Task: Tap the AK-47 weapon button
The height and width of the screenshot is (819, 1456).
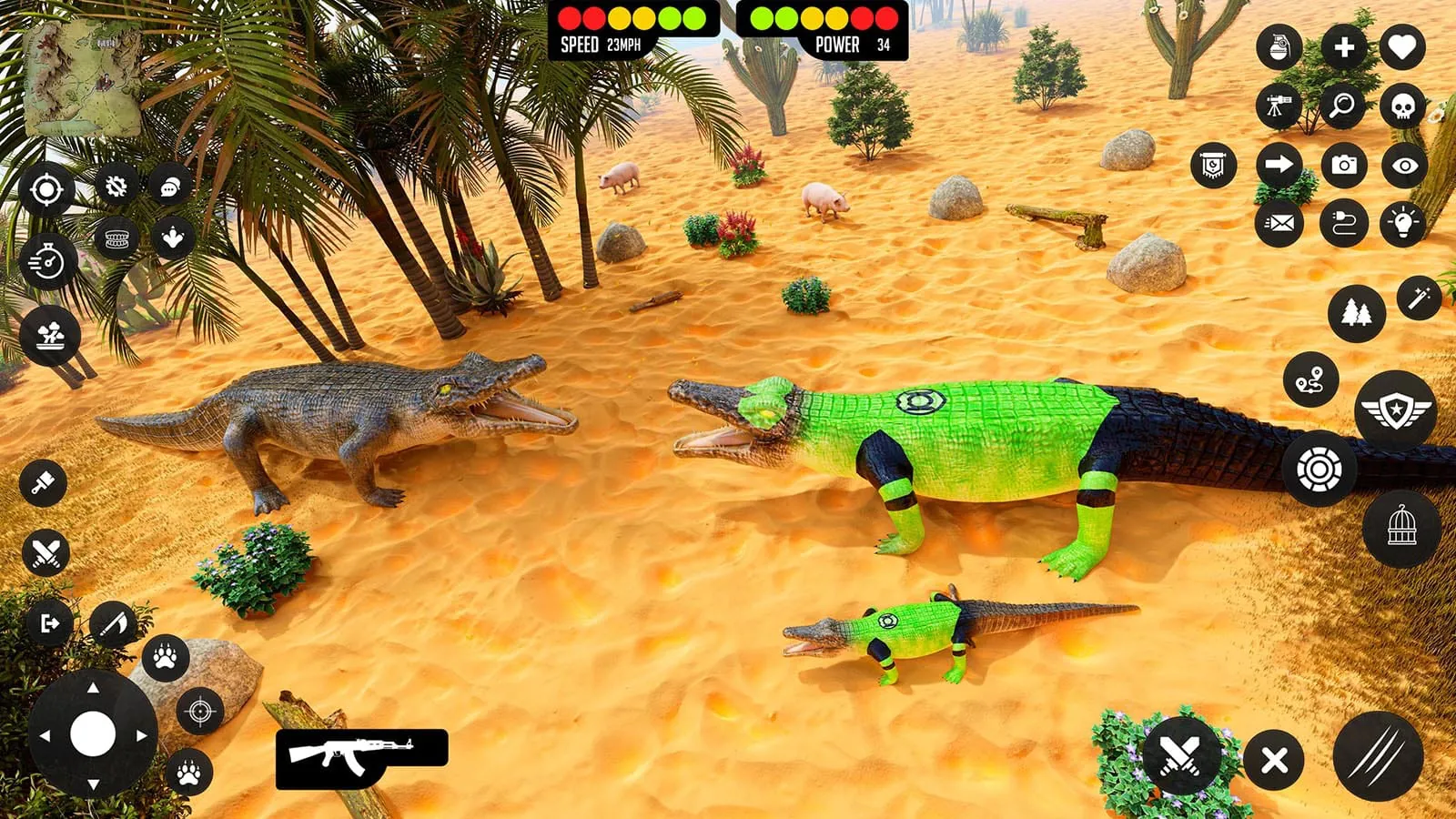Action: (359, 760)
